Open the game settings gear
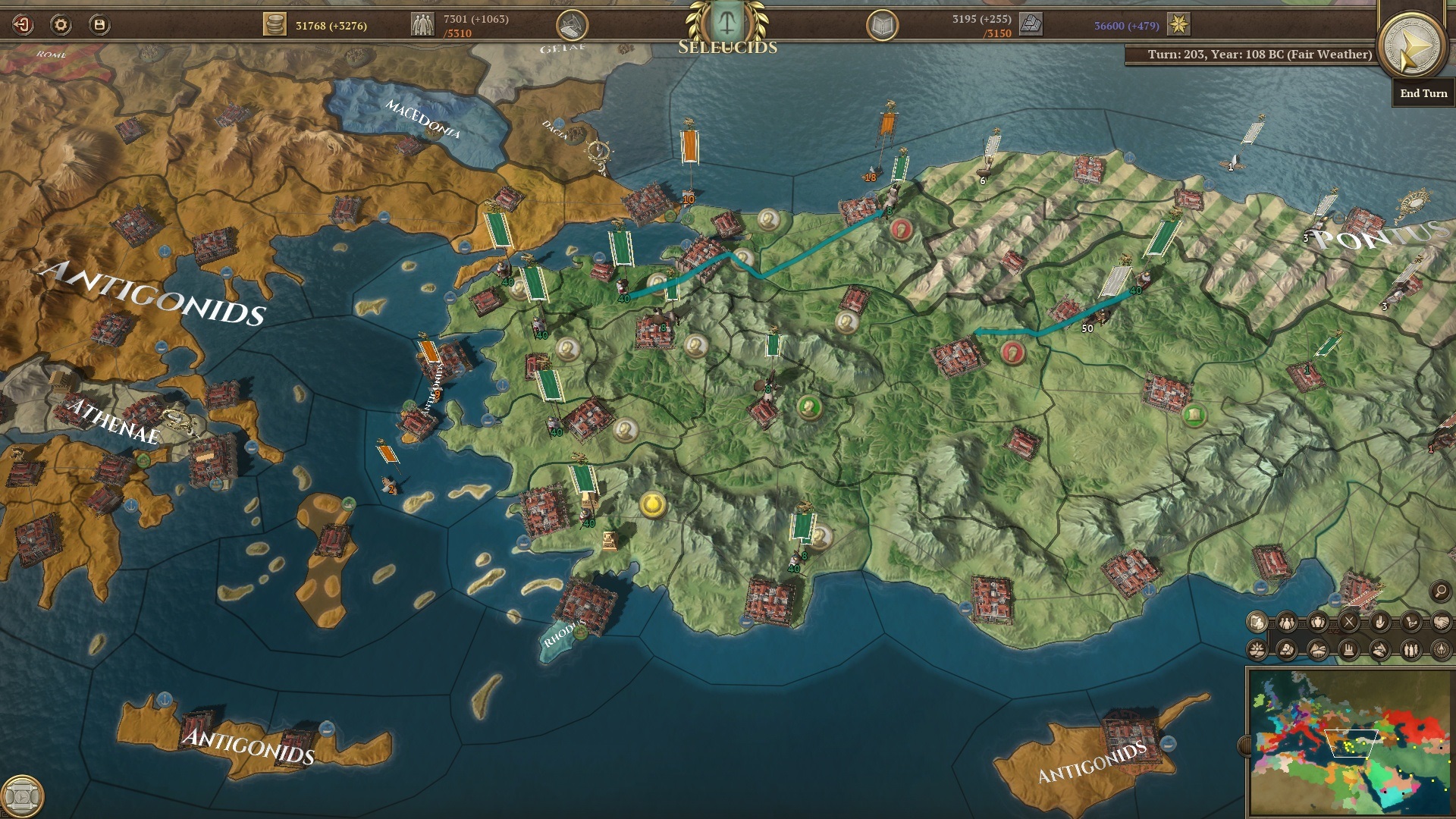The width and height of the screenshot is (1456, 819). [61, 25]
